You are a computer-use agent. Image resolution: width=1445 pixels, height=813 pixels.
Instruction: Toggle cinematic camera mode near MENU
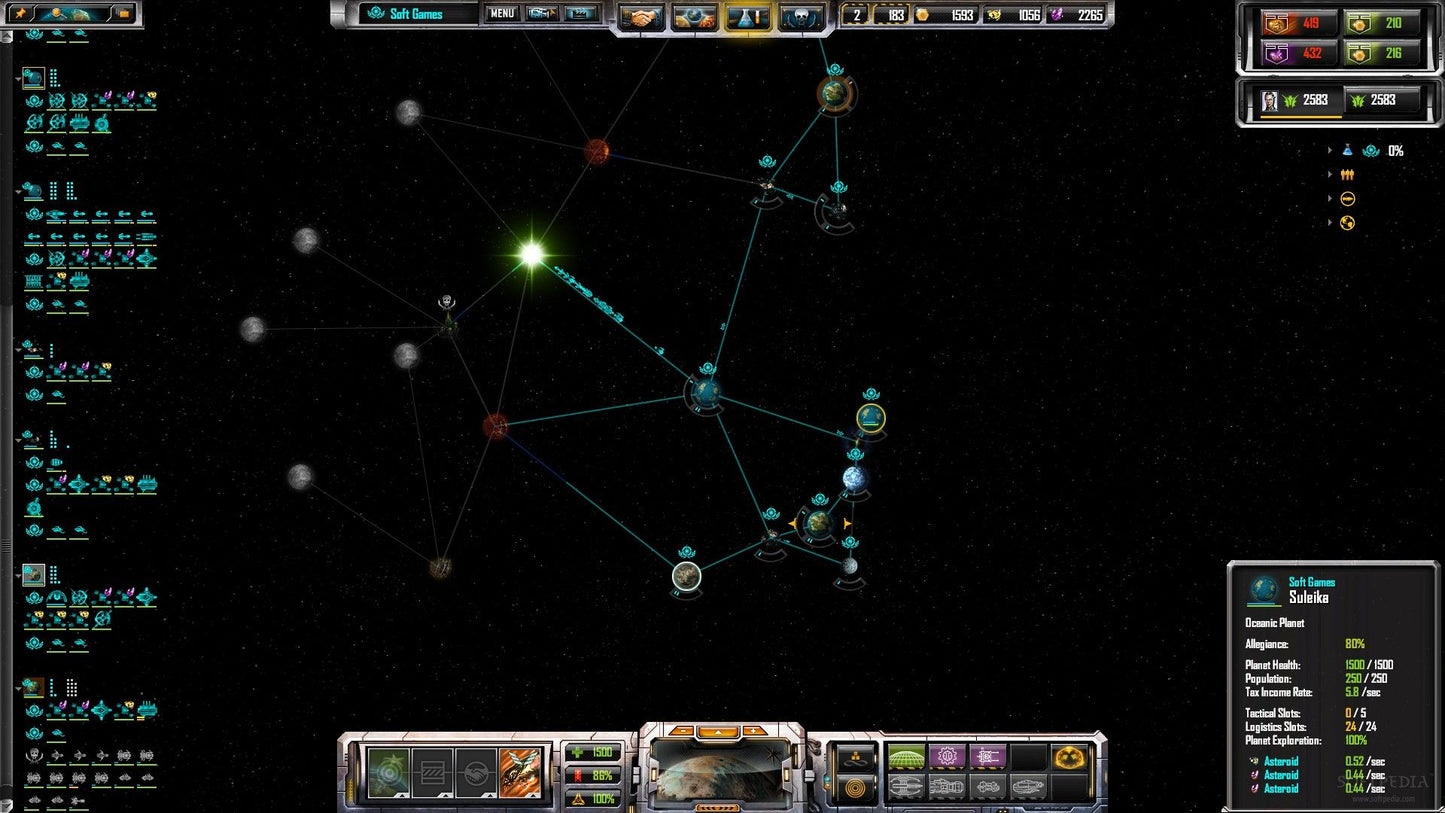580,13
